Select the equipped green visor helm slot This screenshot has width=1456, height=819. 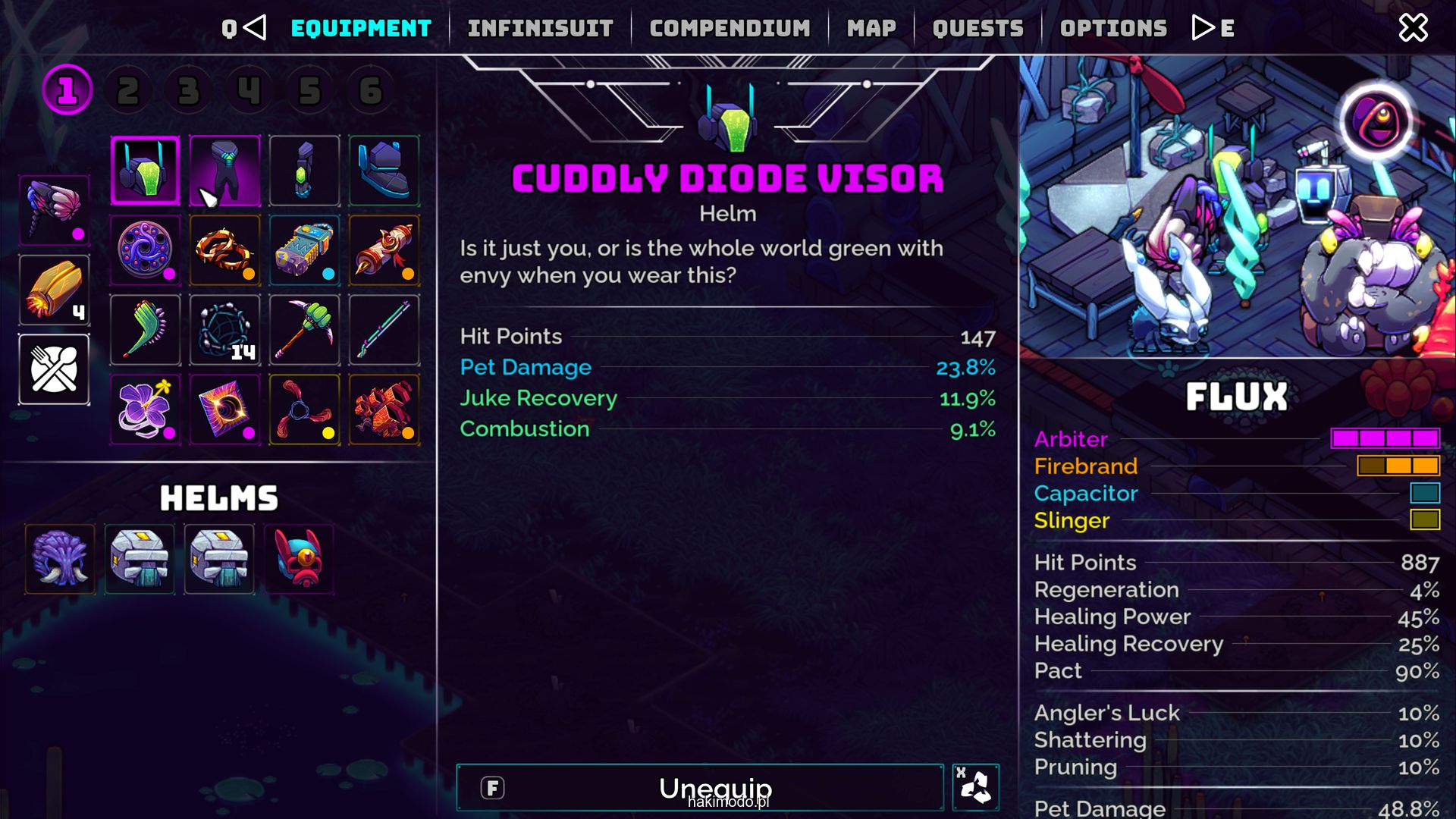pos(146,171)
